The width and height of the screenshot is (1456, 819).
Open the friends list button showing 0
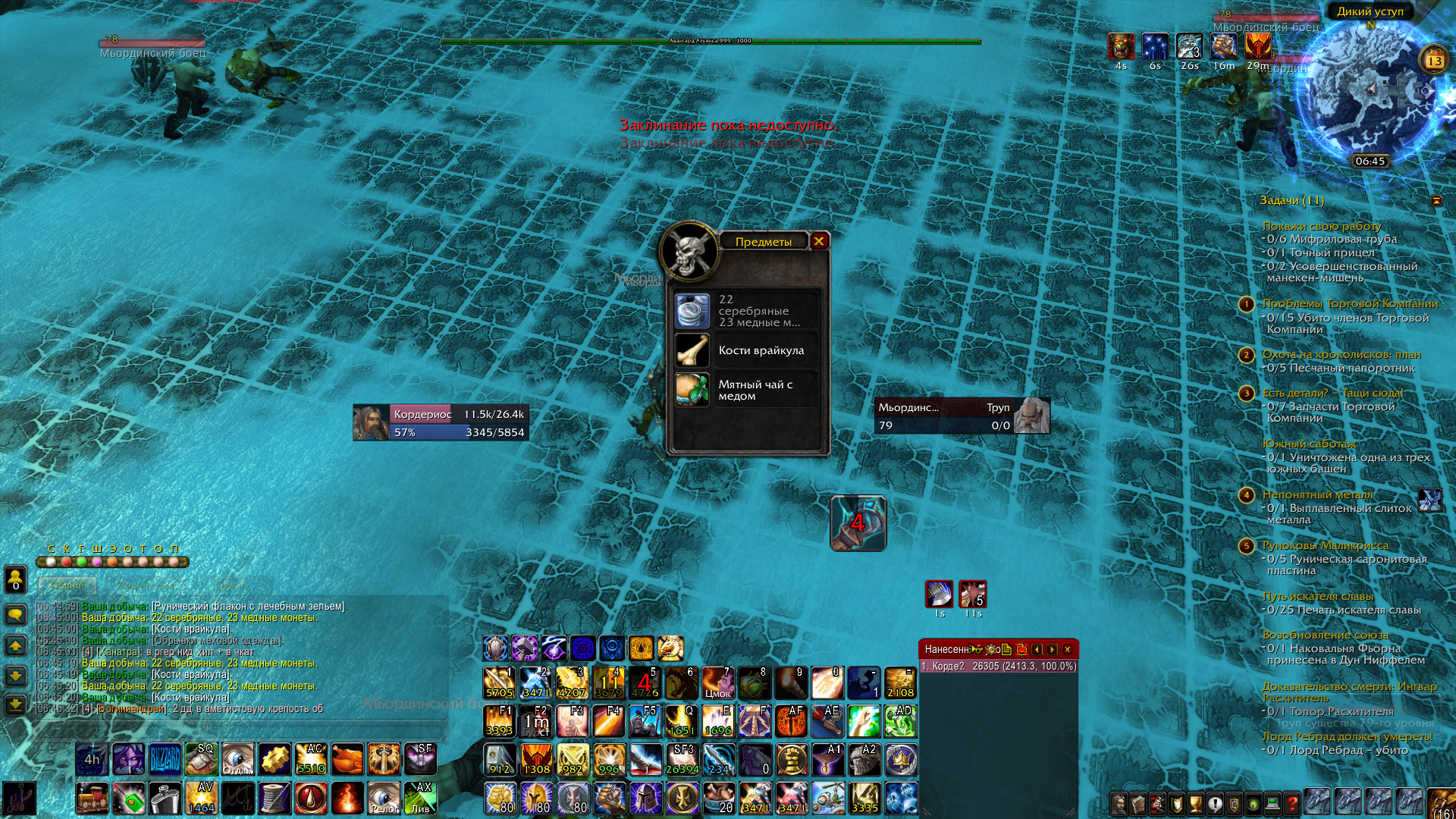15,579
